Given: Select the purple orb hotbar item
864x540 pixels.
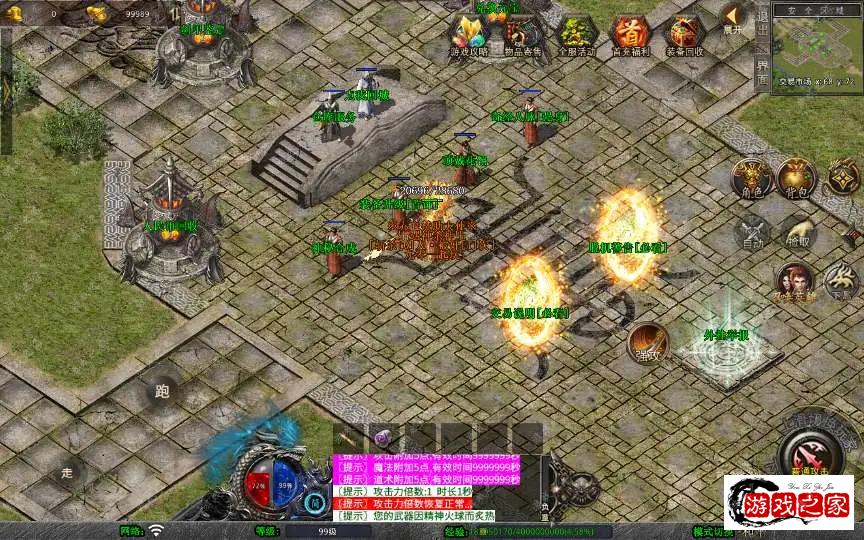Looking at the screenshot, I should coord(381,438).
